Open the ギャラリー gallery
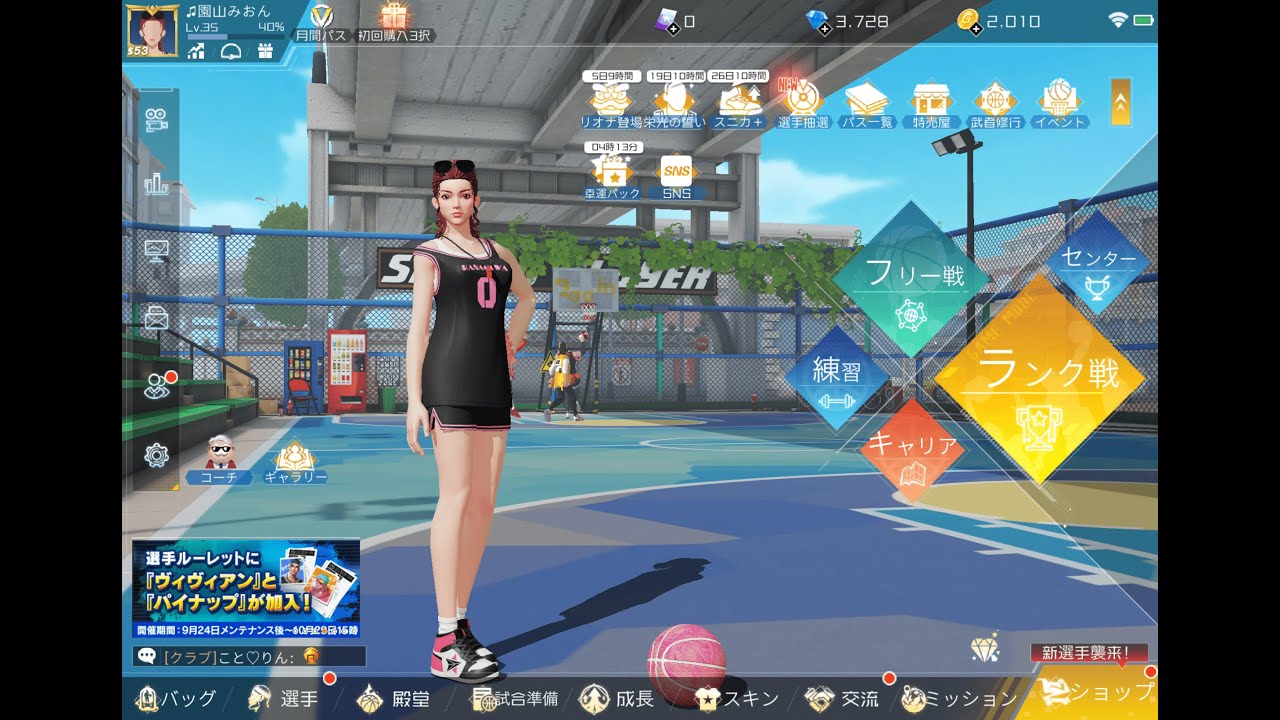Screen dimensions: 1280x720 pyautogui.click(x=295, y=463)
